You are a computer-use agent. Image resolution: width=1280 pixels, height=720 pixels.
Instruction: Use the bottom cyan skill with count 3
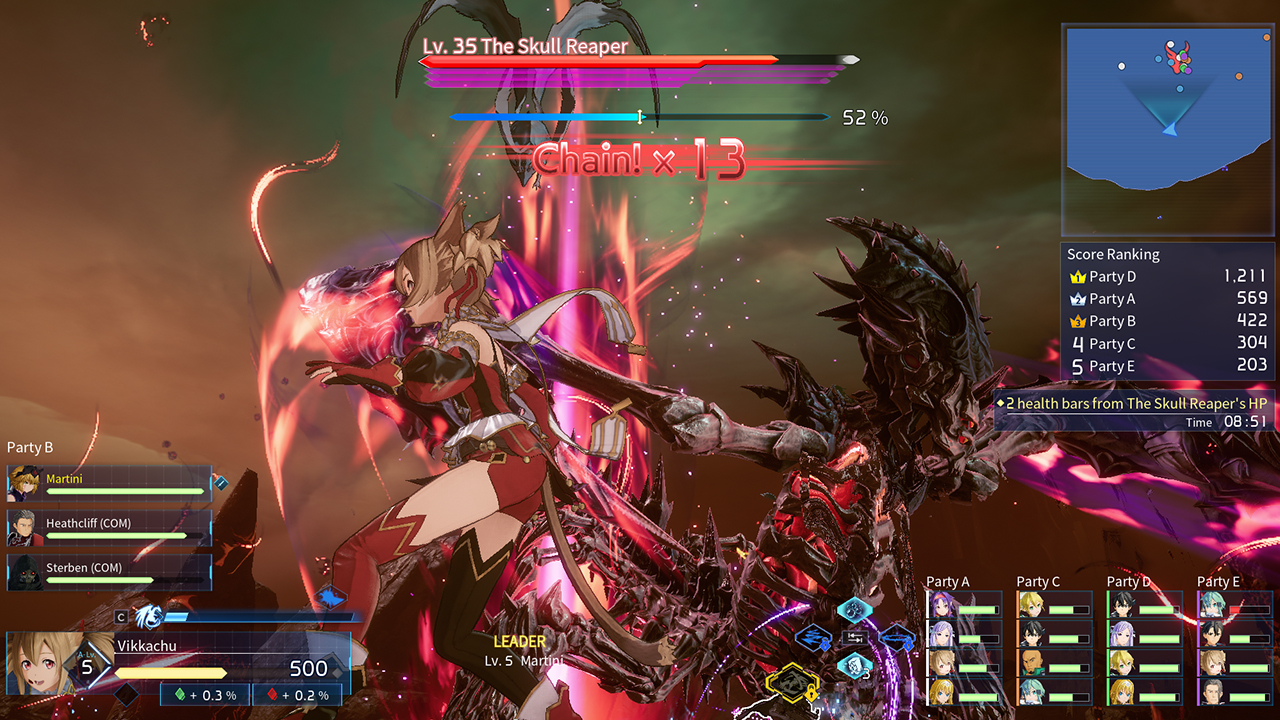854,665
